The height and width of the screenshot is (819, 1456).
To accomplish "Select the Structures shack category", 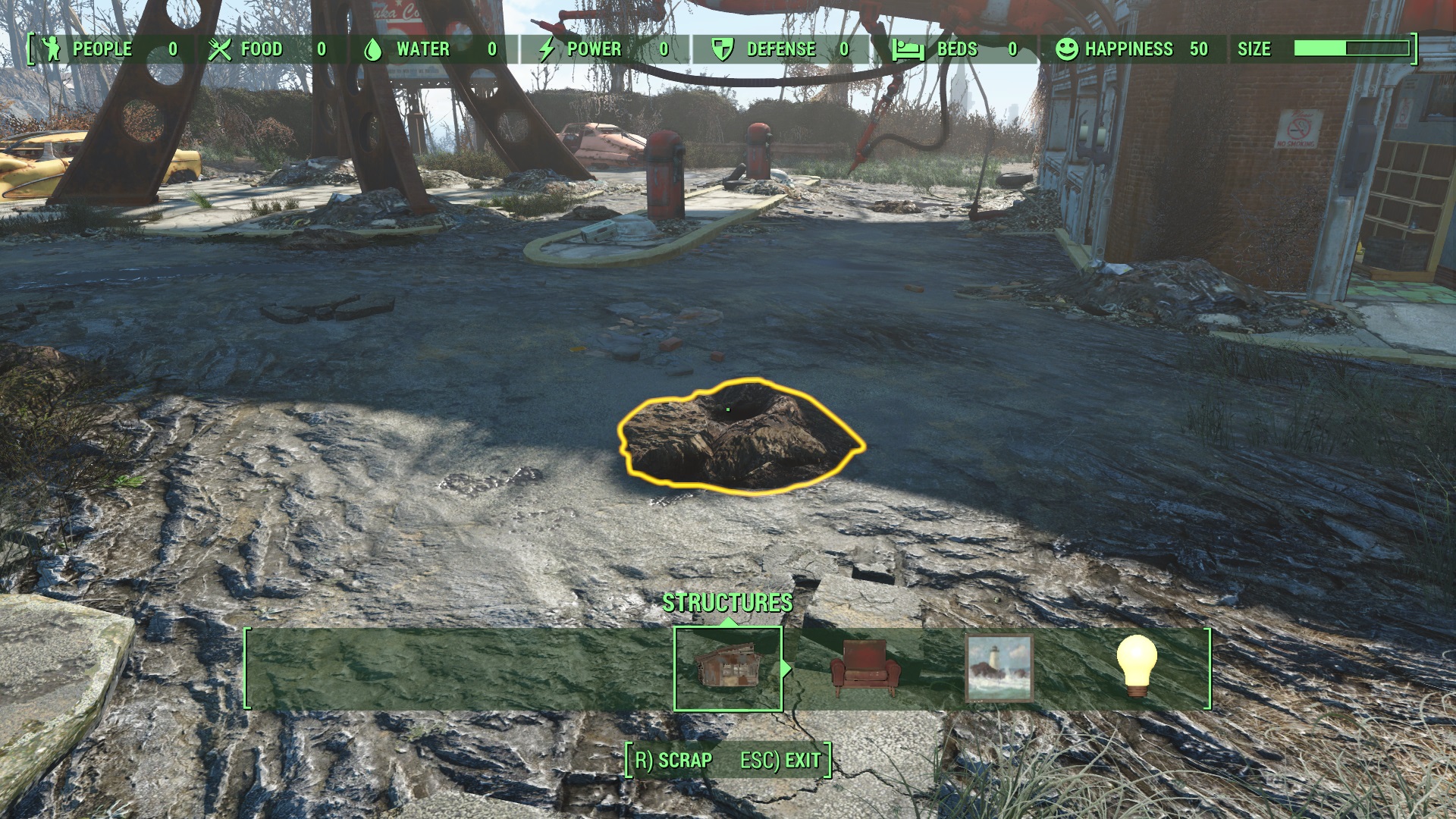I will 727,668.
